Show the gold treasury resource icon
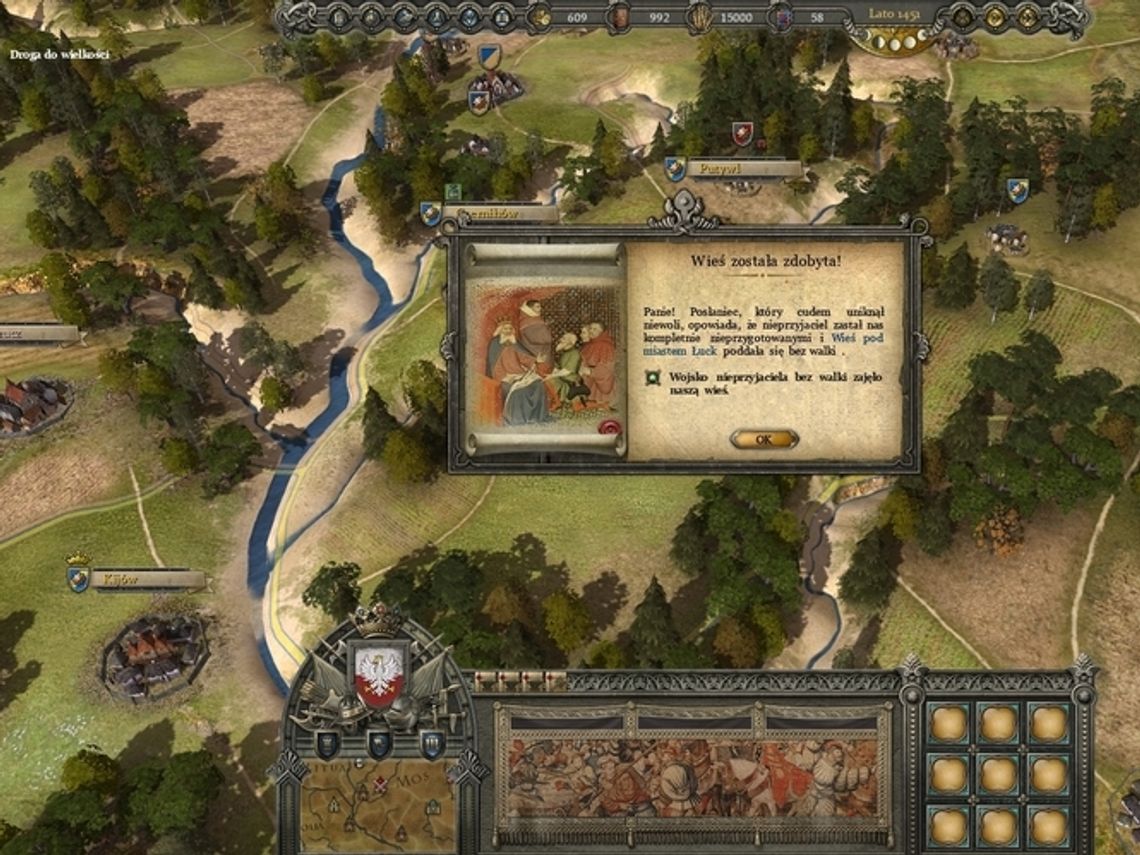The width and height of the screenshot is (1140, 855). coord(541,16)
